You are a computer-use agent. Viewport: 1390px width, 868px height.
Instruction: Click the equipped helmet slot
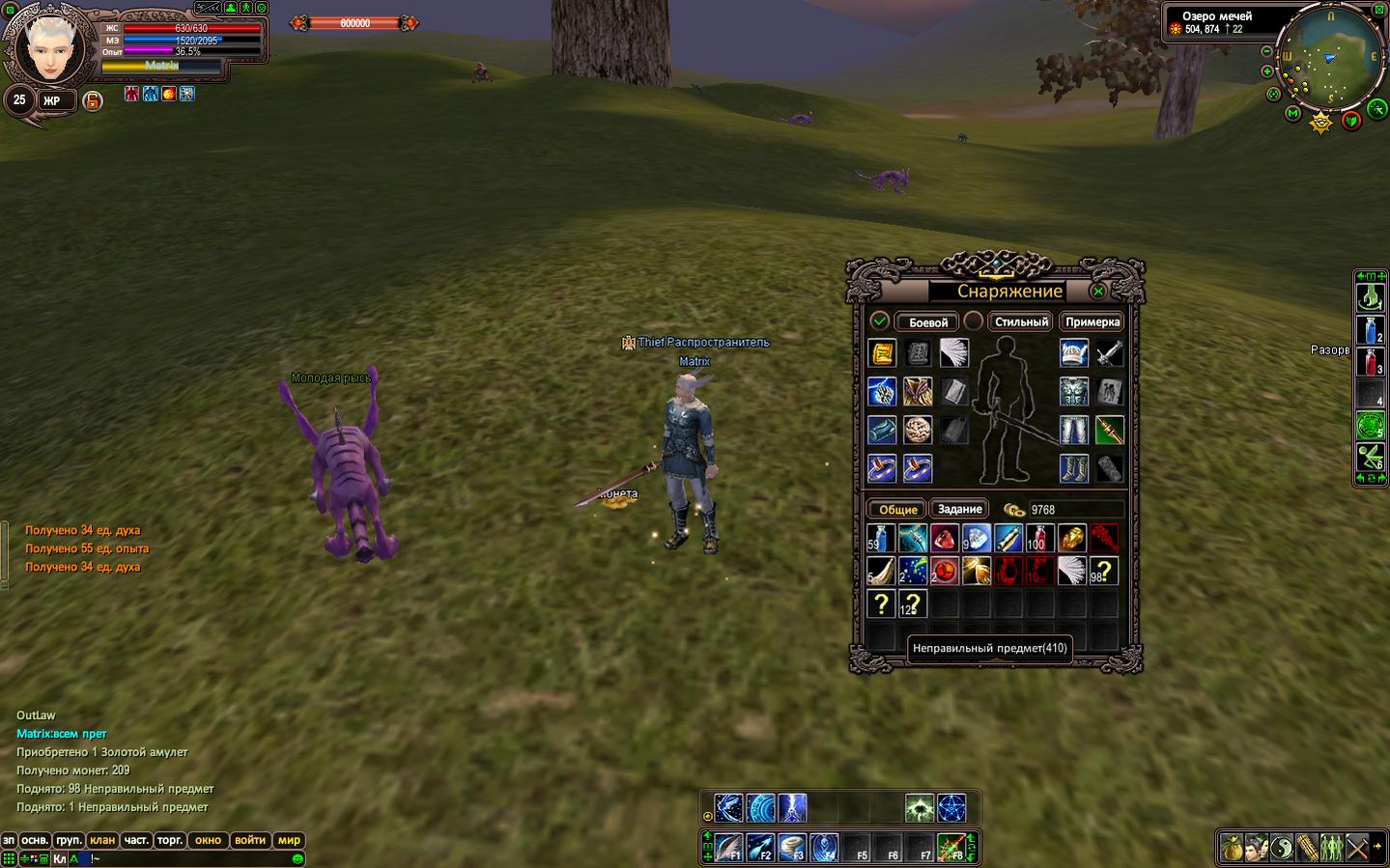[1073, 352]
